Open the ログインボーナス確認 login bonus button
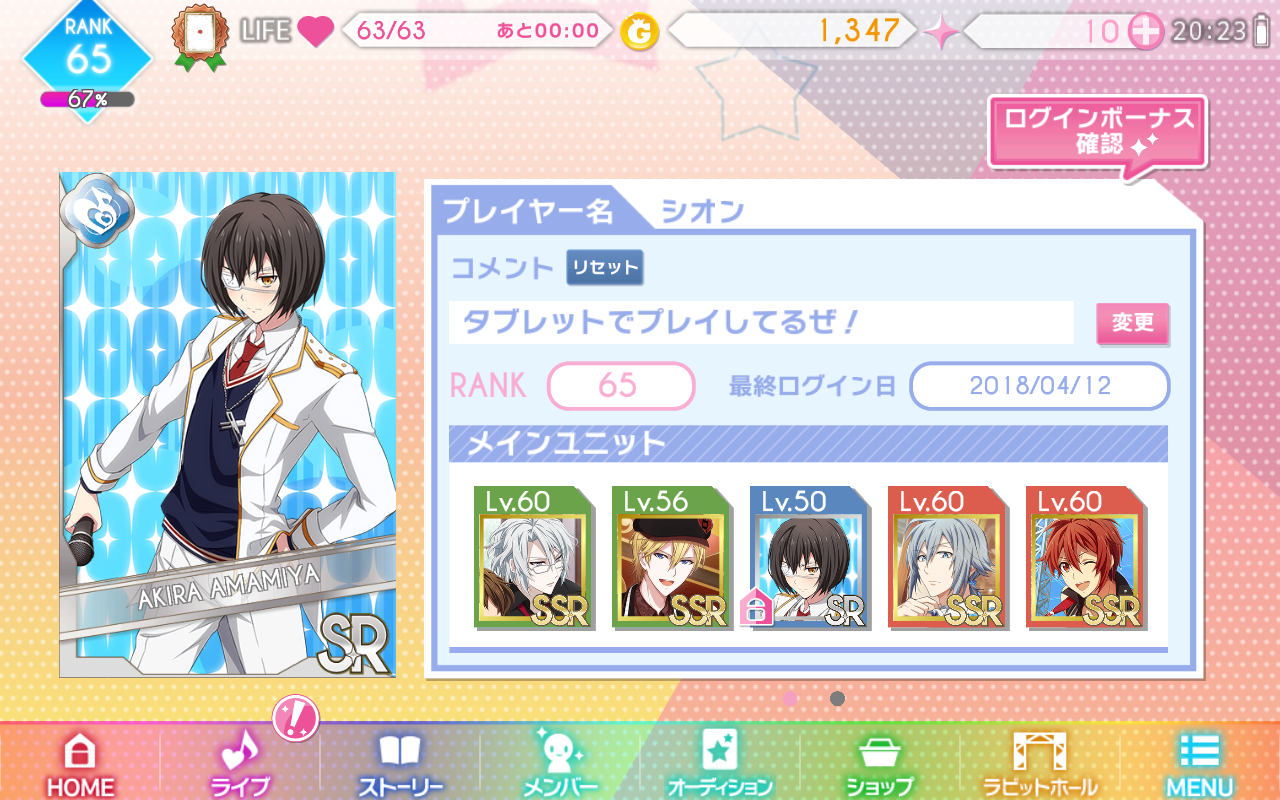 pos(1098,132)
